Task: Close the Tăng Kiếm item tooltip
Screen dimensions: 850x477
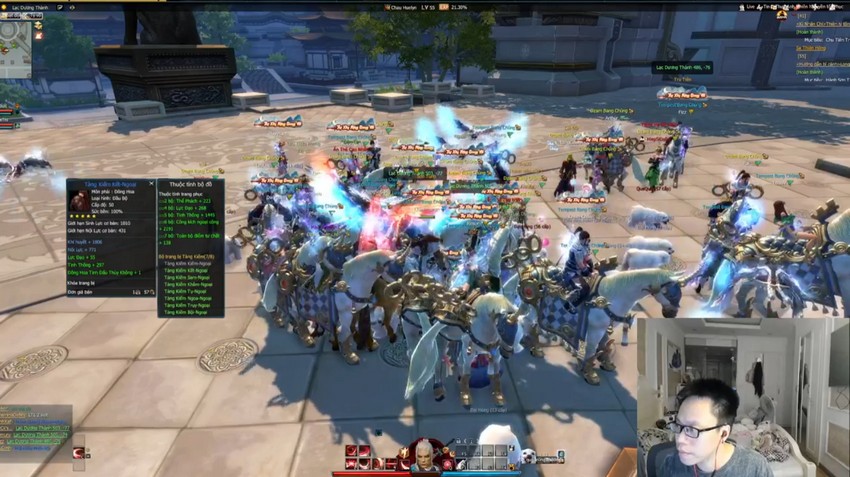Action: (x=152, y=184)
